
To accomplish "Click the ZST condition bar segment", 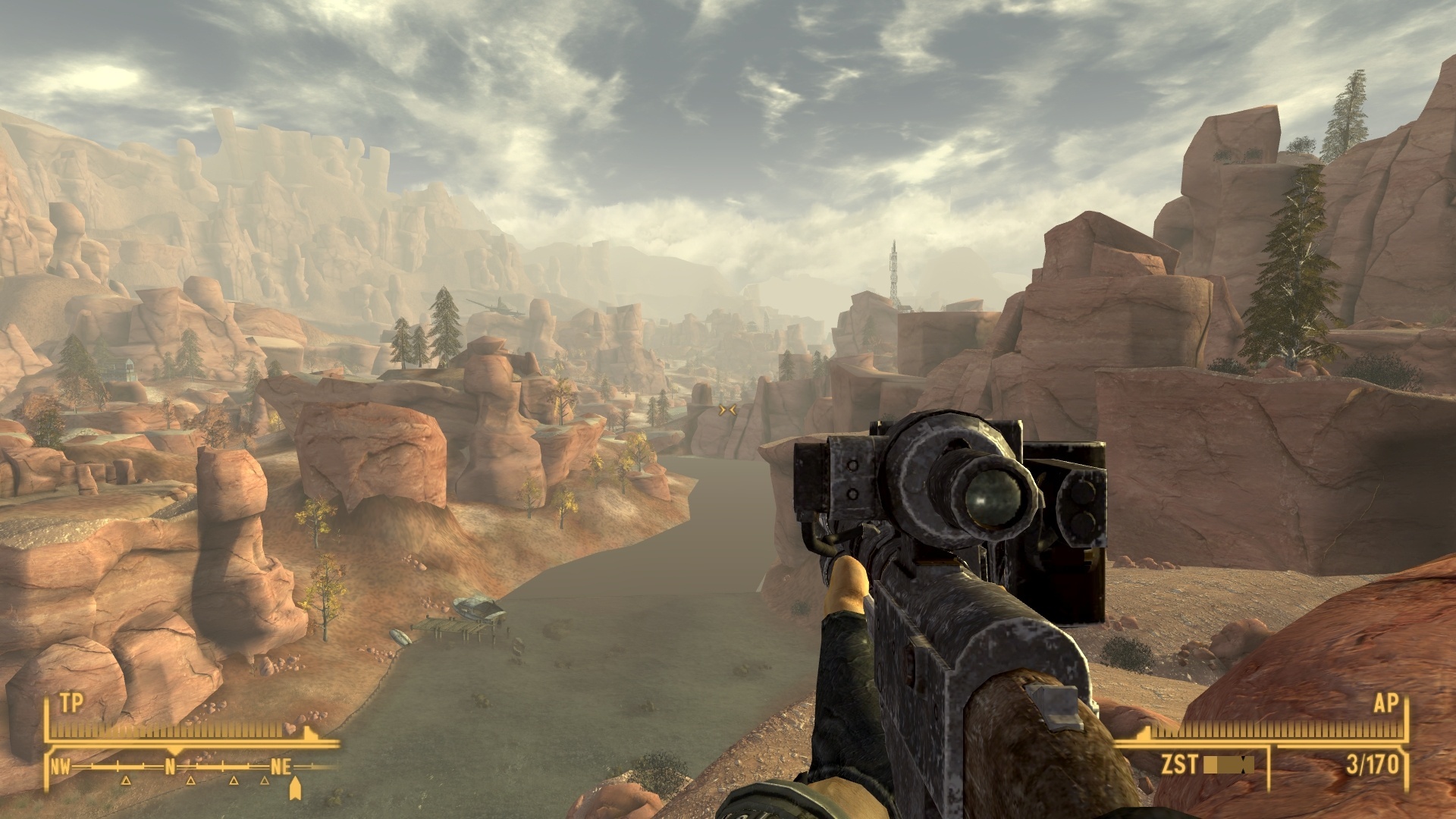I will click(x=1228, y=764).
